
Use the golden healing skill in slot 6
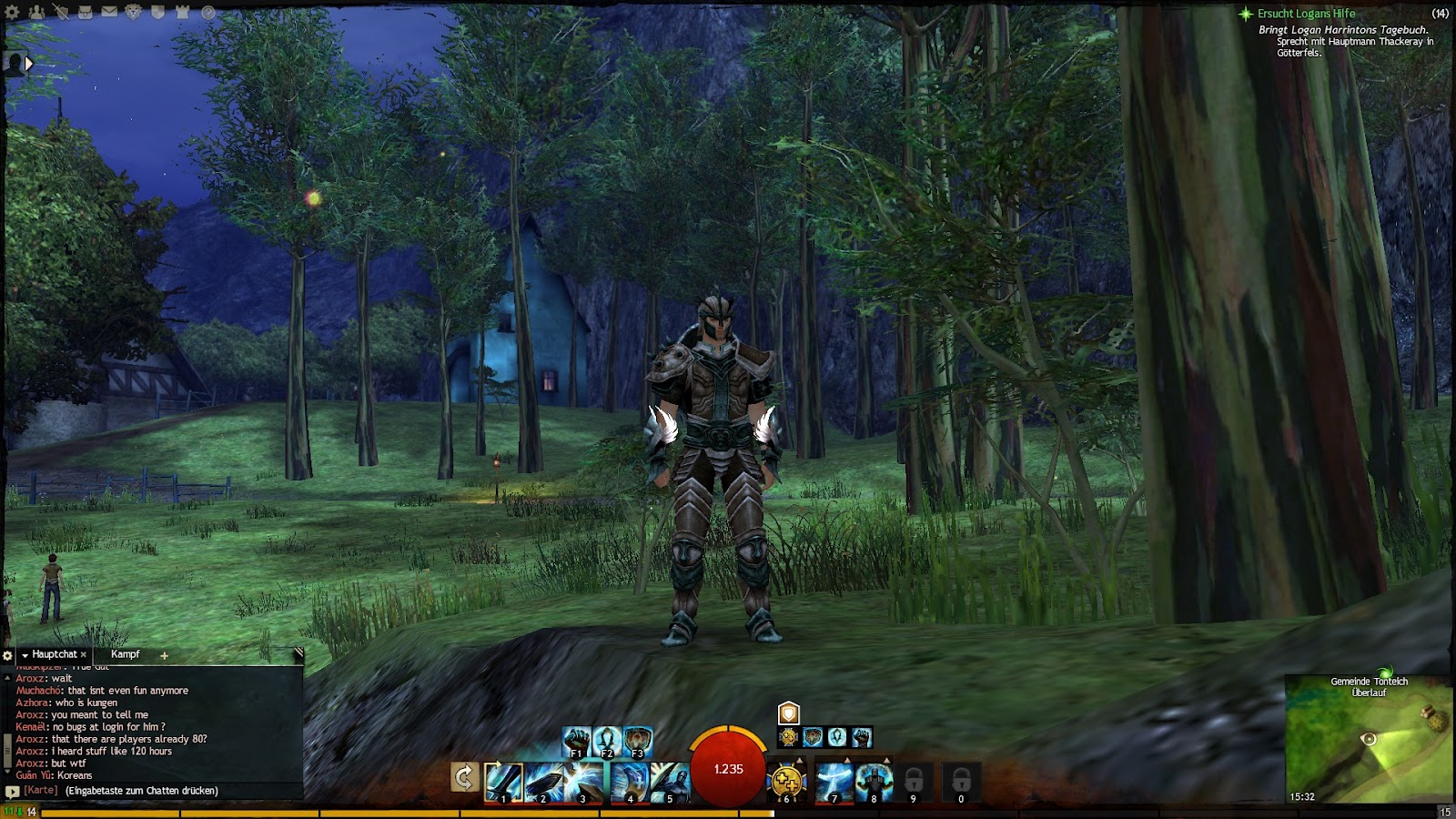pyautogui.click(x=787, y=781)
